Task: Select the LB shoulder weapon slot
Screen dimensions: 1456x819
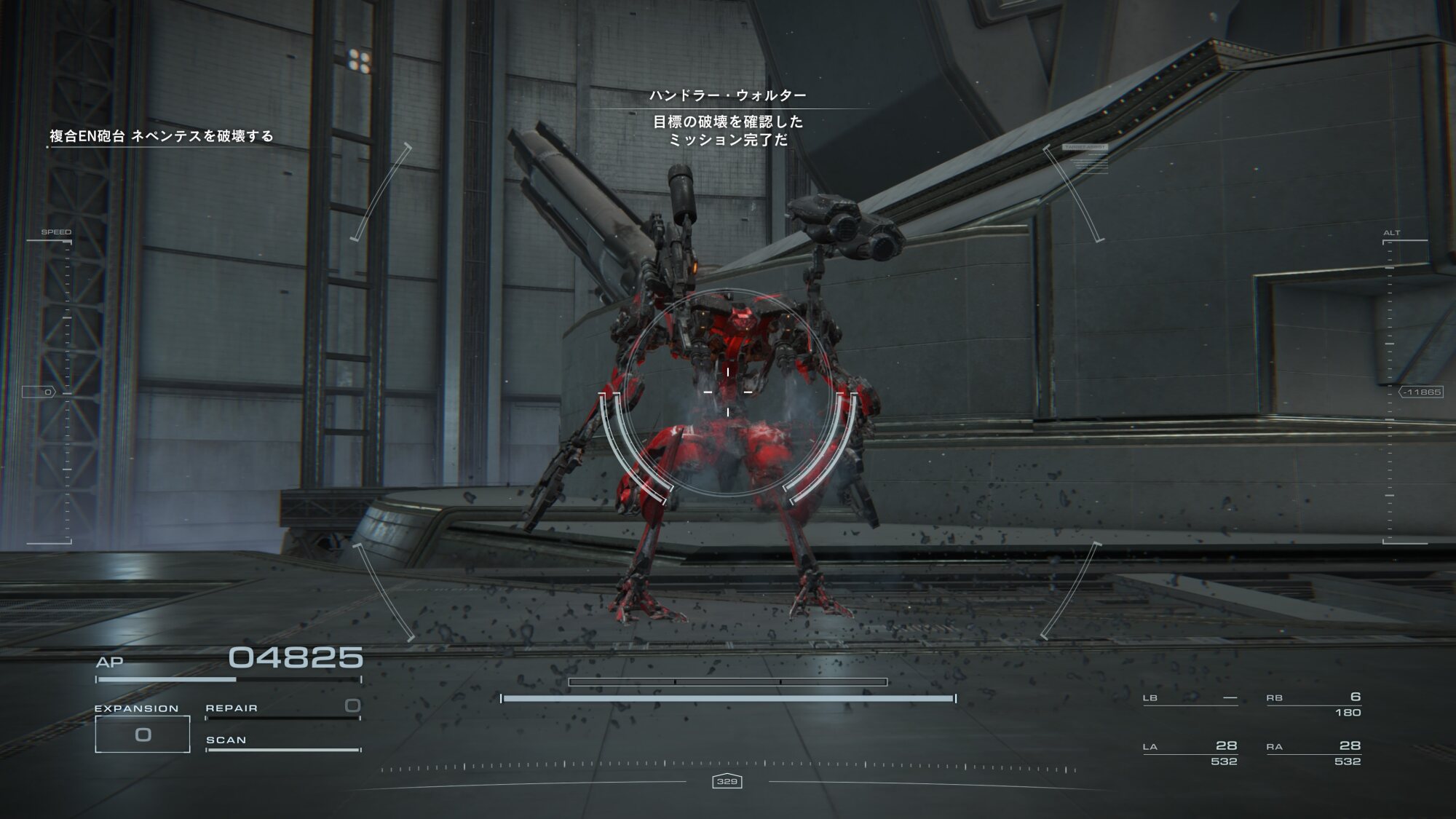Action: click(x=1190, y=698)
